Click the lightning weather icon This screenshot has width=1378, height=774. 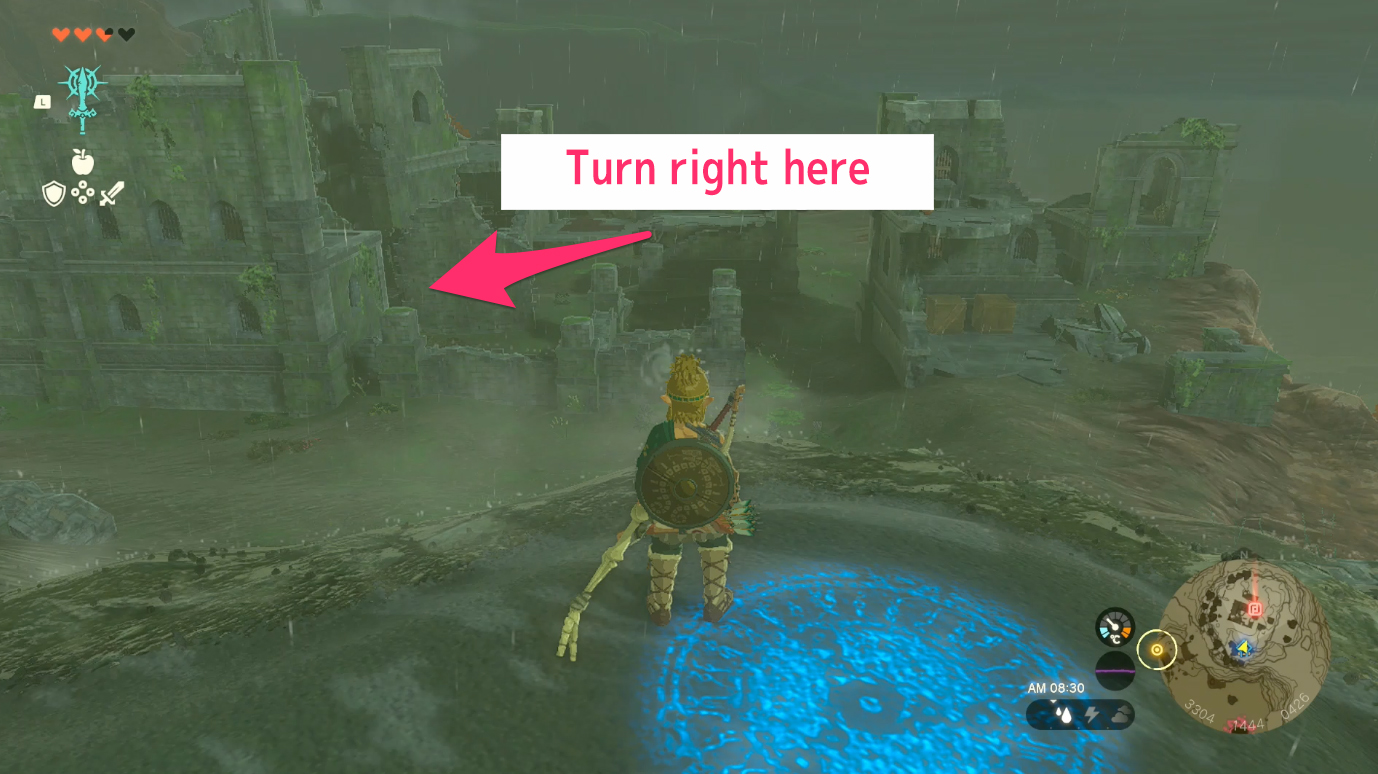click(1093, 712)
